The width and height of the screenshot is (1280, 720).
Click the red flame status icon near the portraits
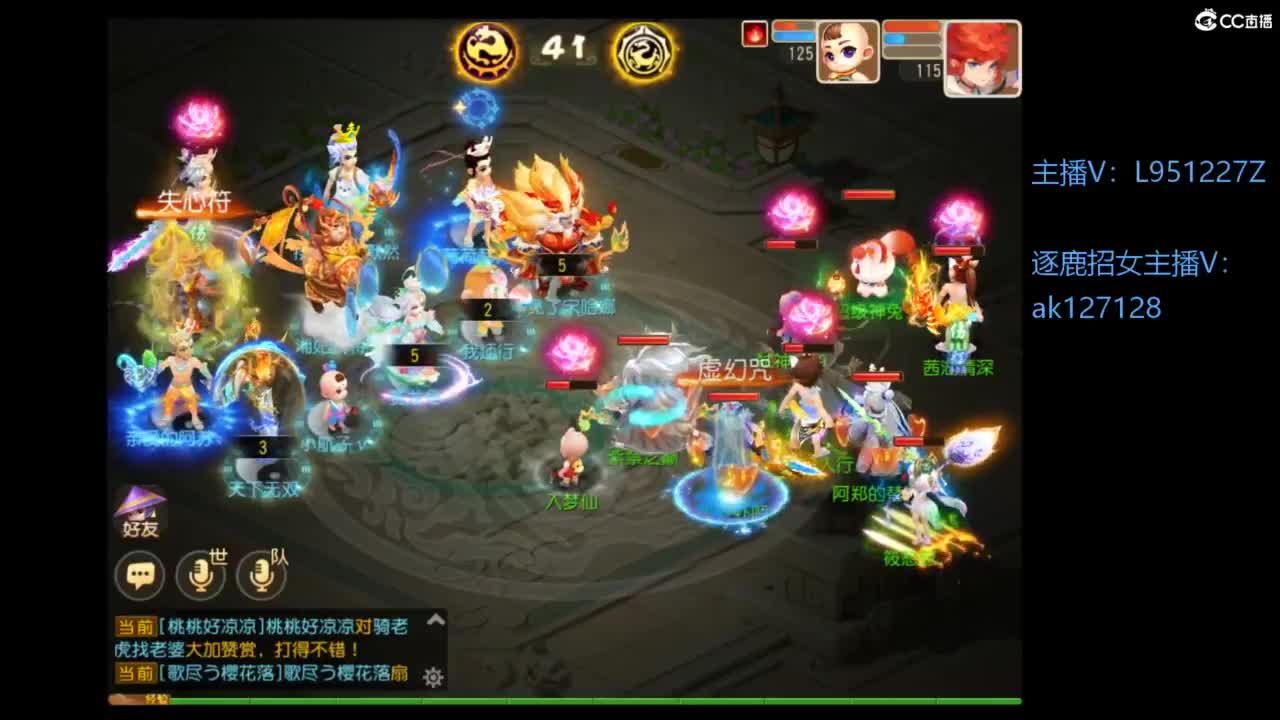(757, 32)
